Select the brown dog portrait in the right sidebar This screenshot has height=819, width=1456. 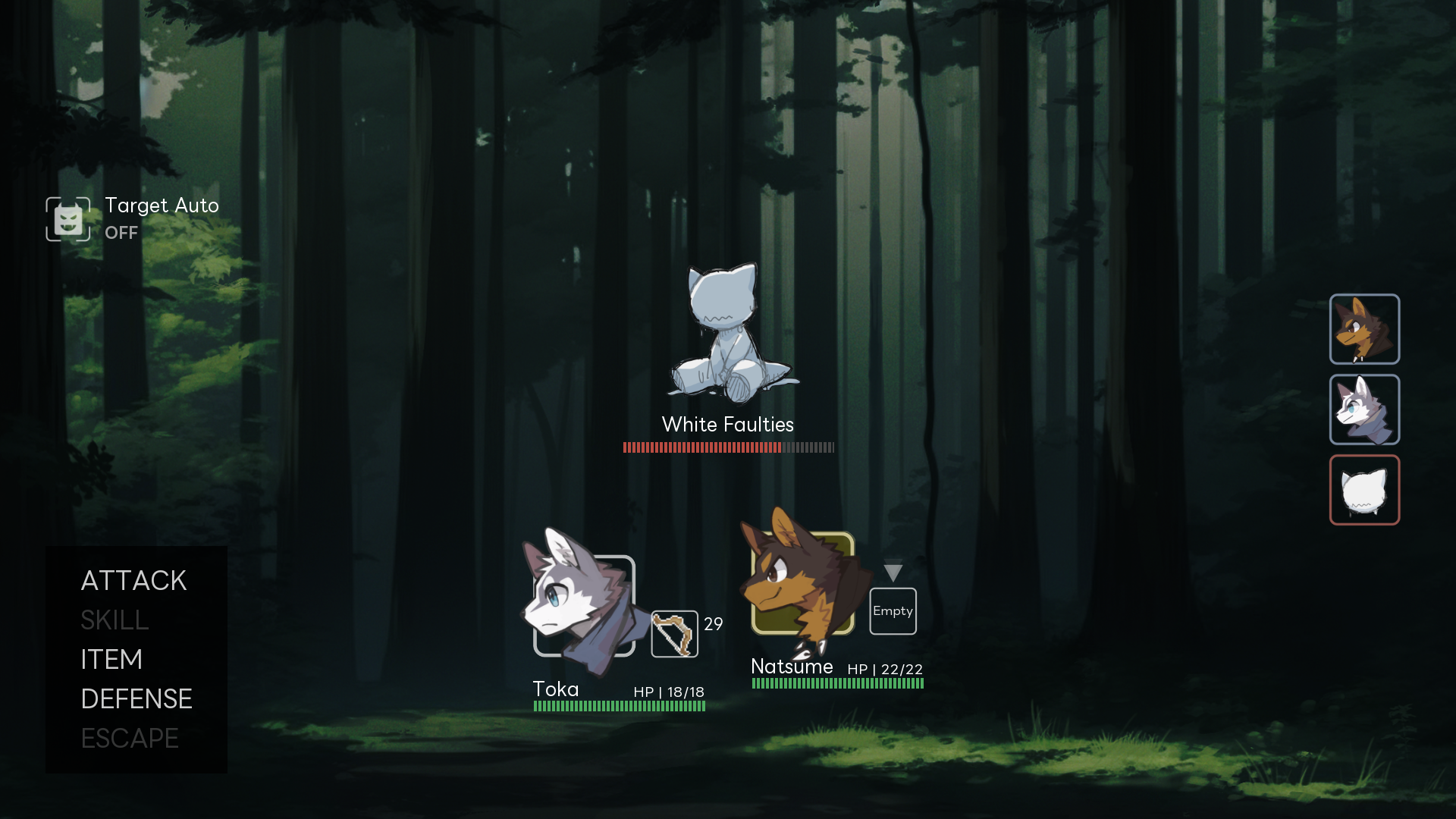1364,330
